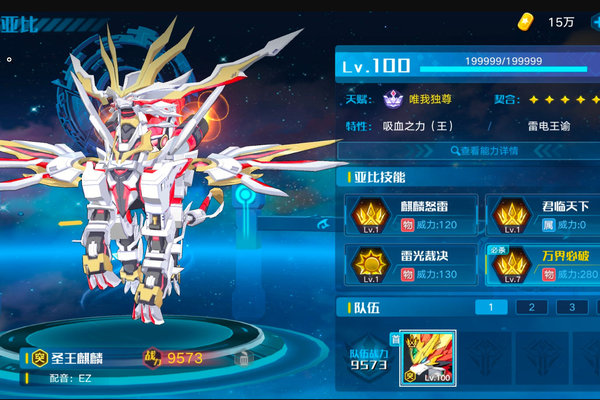The image size is (600, 400).
Task: Switch to team tab 3
Action: point(571,308)
